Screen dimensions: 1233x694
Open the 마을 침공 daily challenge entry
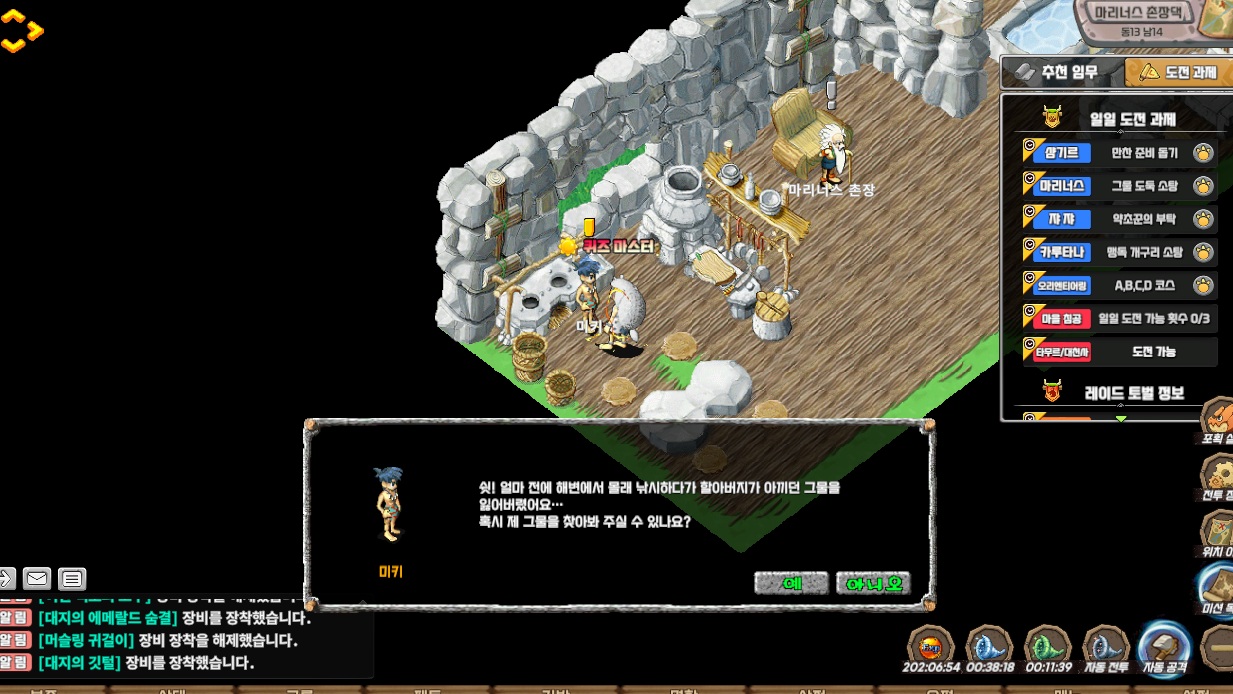pos(1119,318)
